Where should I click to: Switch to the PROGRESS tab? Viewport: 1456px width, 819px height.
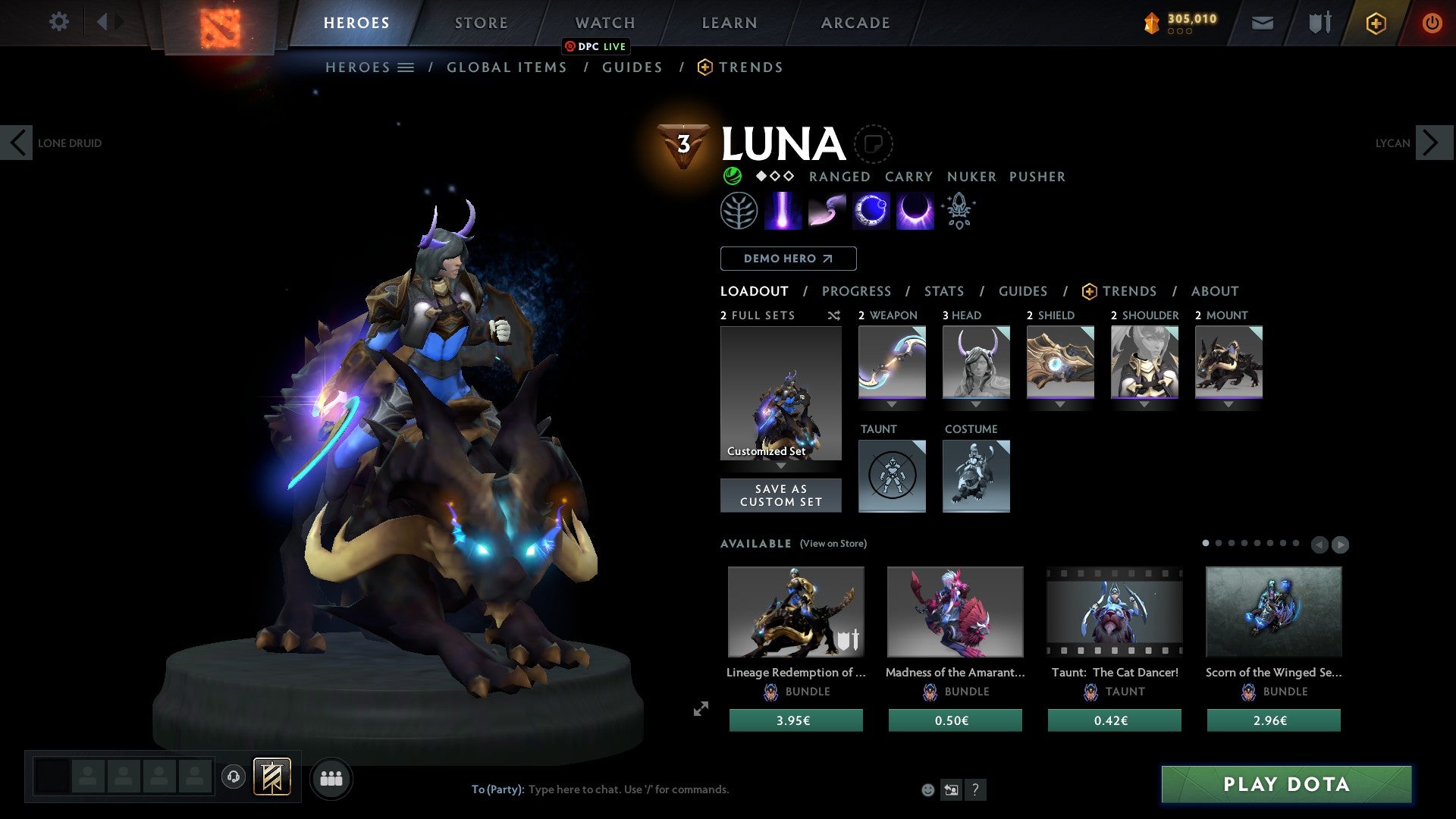(x=857, y=291)
